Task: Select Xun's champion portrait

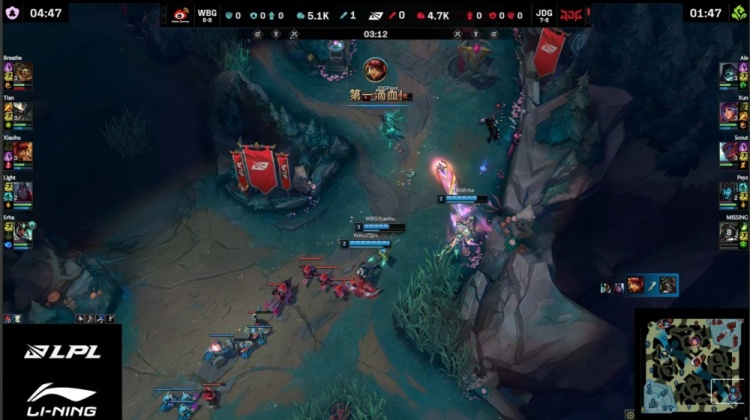Action: click(729, 112)
